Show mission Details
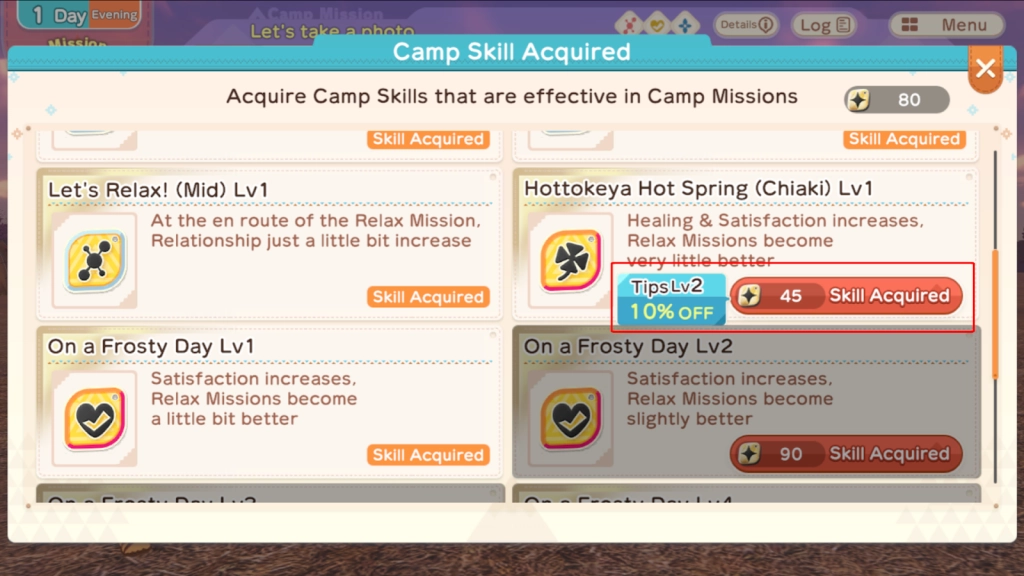 (747, 25)
